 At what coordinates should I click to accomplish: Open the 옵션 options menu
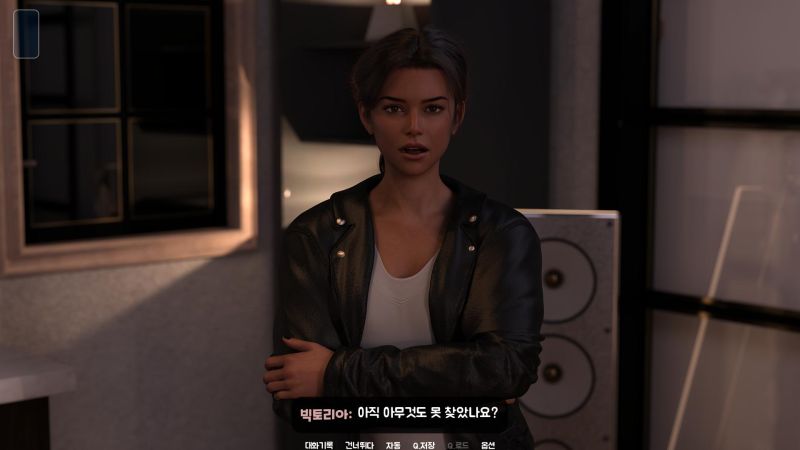[x=488, y=444]
